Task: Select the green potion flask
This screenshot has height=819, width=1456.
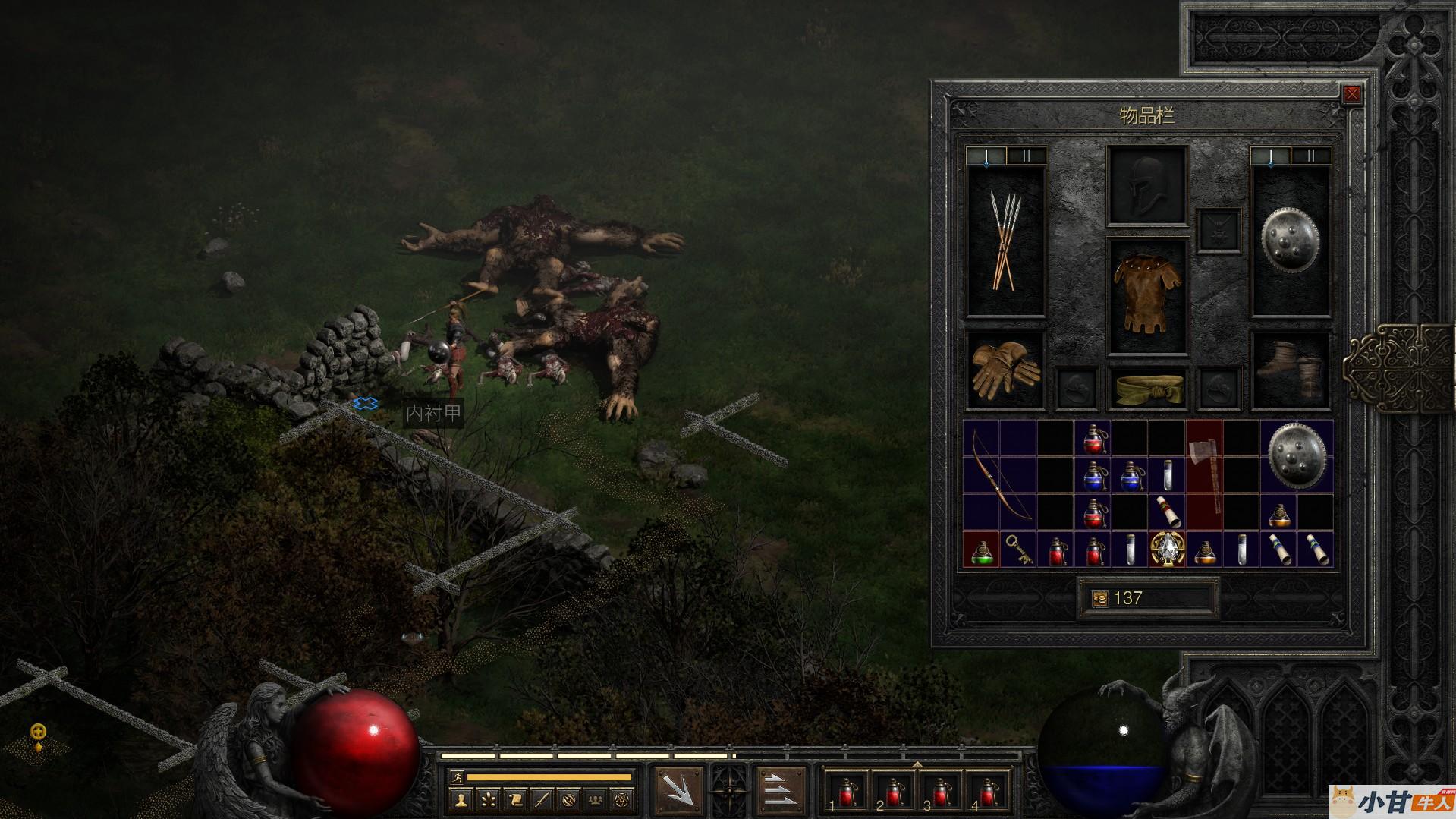Action: pos(981,550)
